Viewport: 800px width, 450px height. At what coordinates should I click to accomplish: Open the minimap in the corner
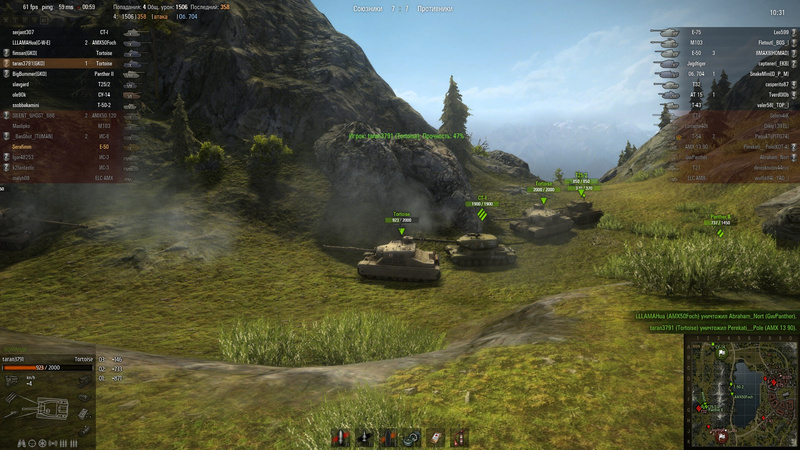click(x=741, y=391)
